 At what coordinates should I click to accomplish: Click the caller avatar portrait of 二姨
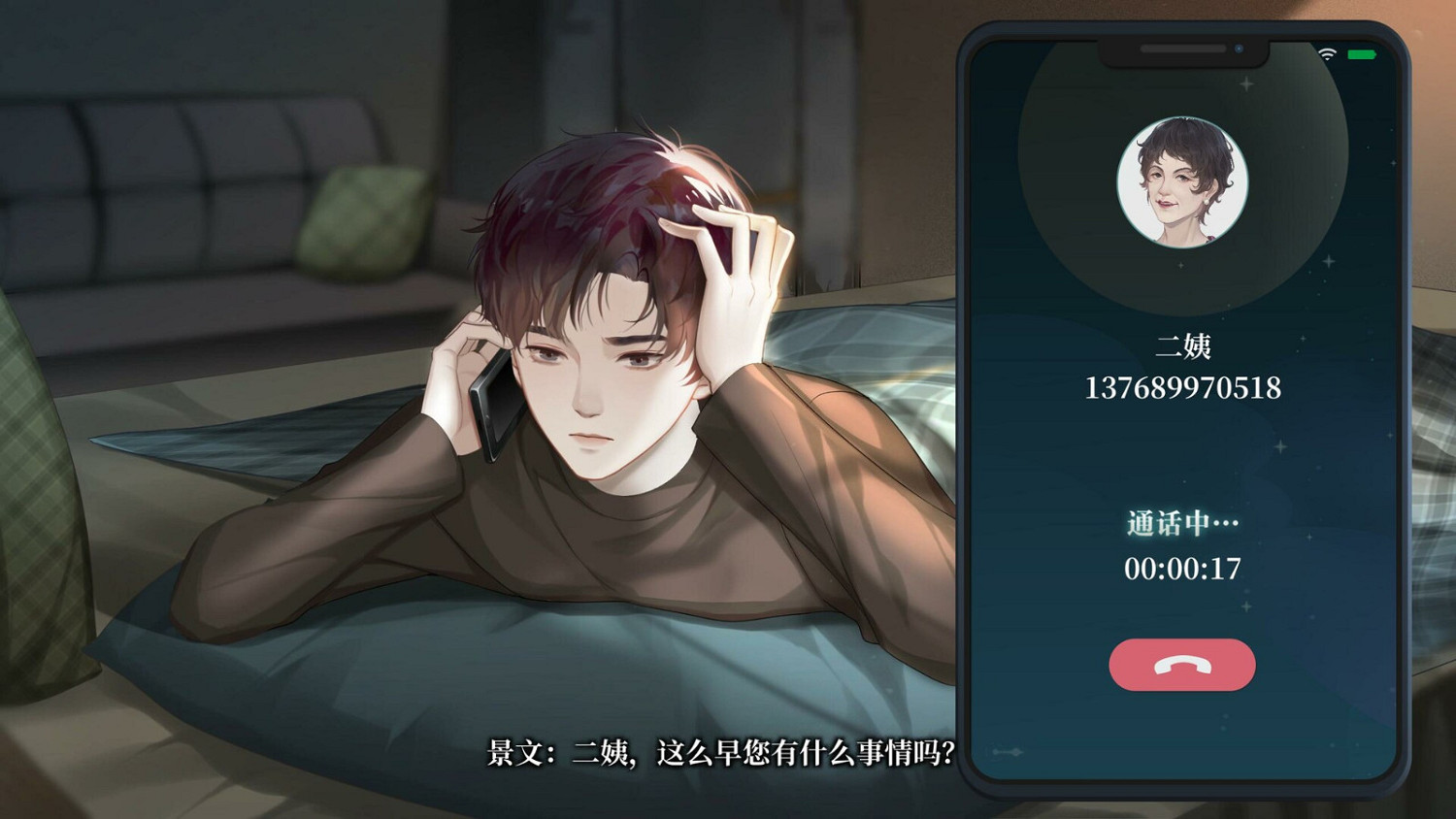(x=1181, y=183)
